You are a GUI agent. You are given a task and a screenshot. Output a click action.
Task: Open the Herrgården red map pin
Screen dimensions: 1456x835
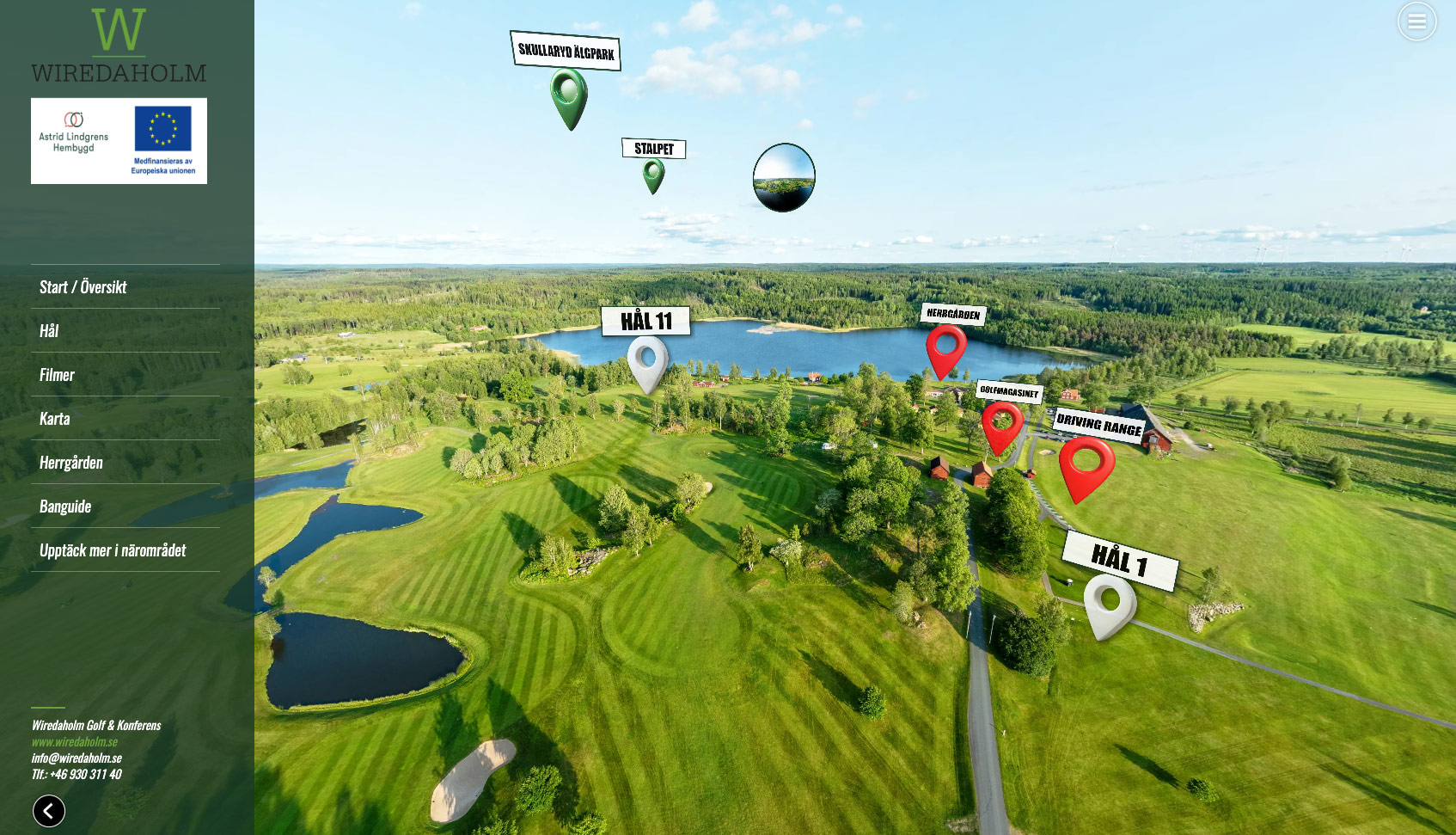click(x=945, y=346)
